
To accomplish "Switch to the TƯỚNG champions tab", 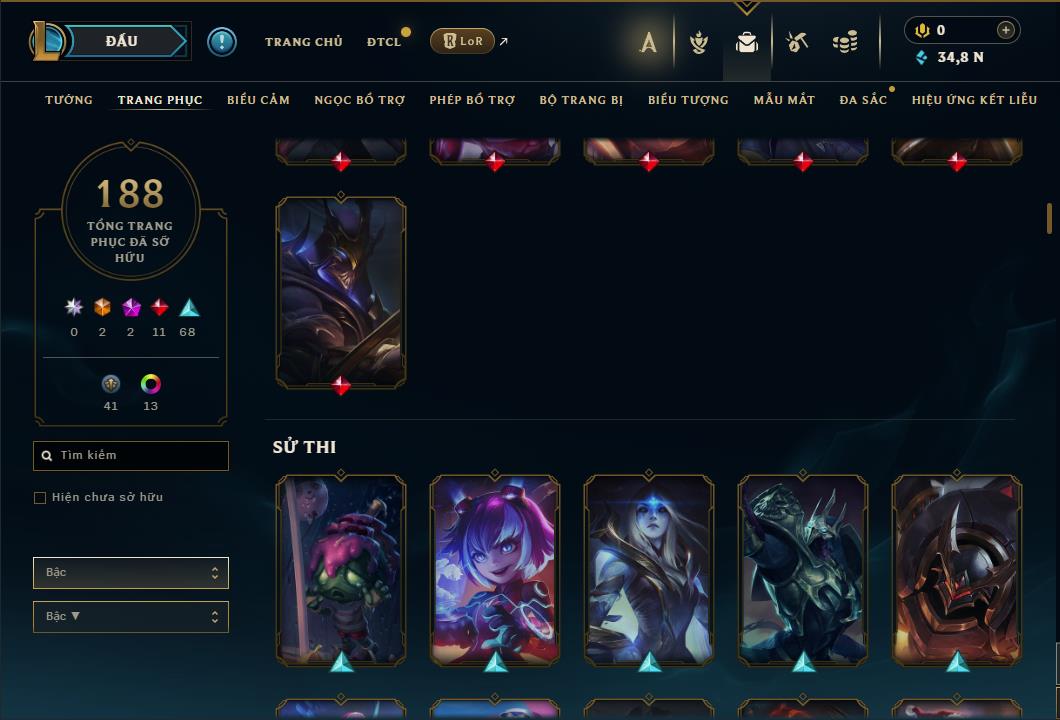I will click(x=69, y=100).
